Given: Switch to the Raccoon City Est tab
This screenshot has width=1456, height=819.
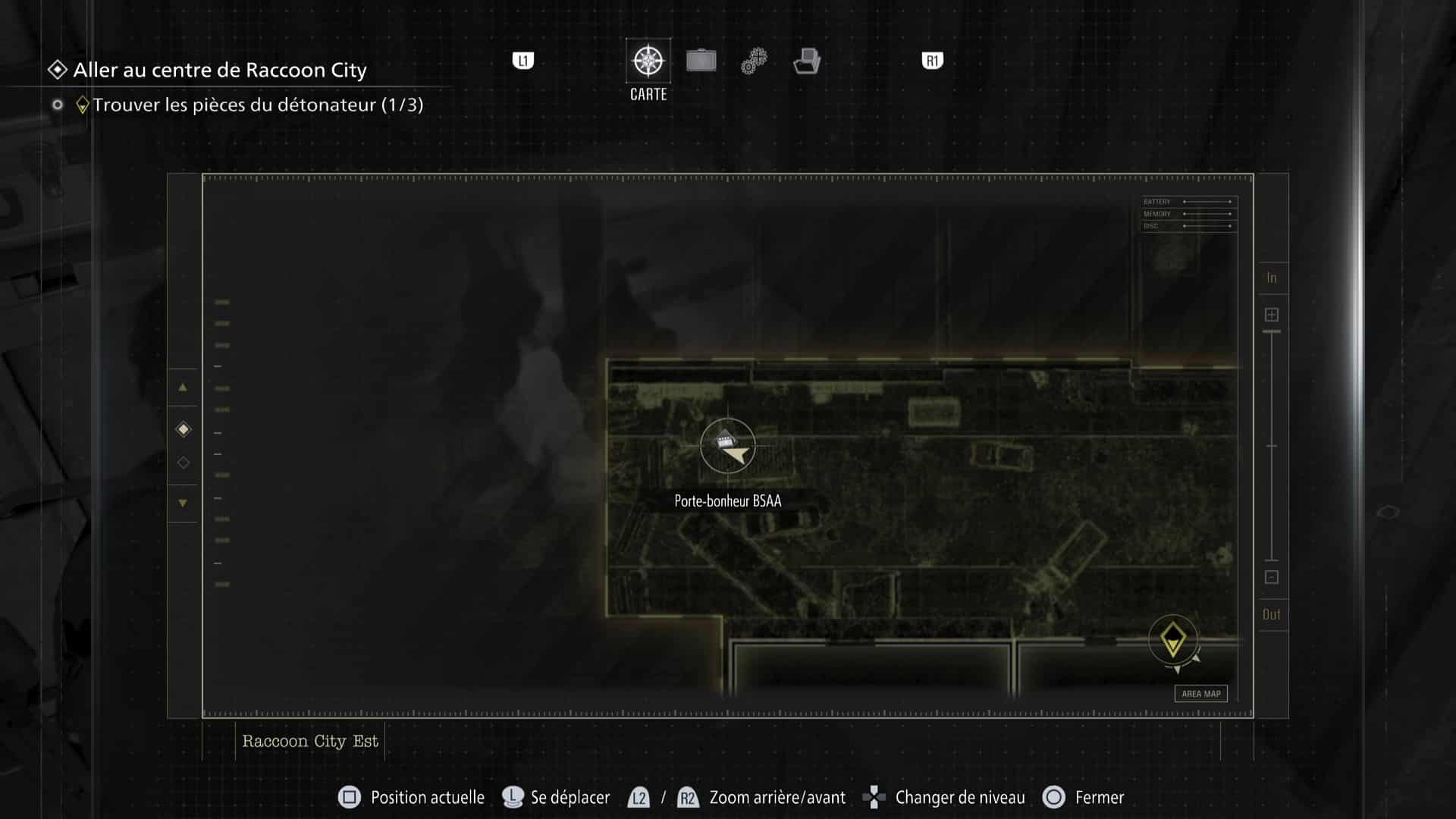Looking at the screenshot, I should click(309, 741).
